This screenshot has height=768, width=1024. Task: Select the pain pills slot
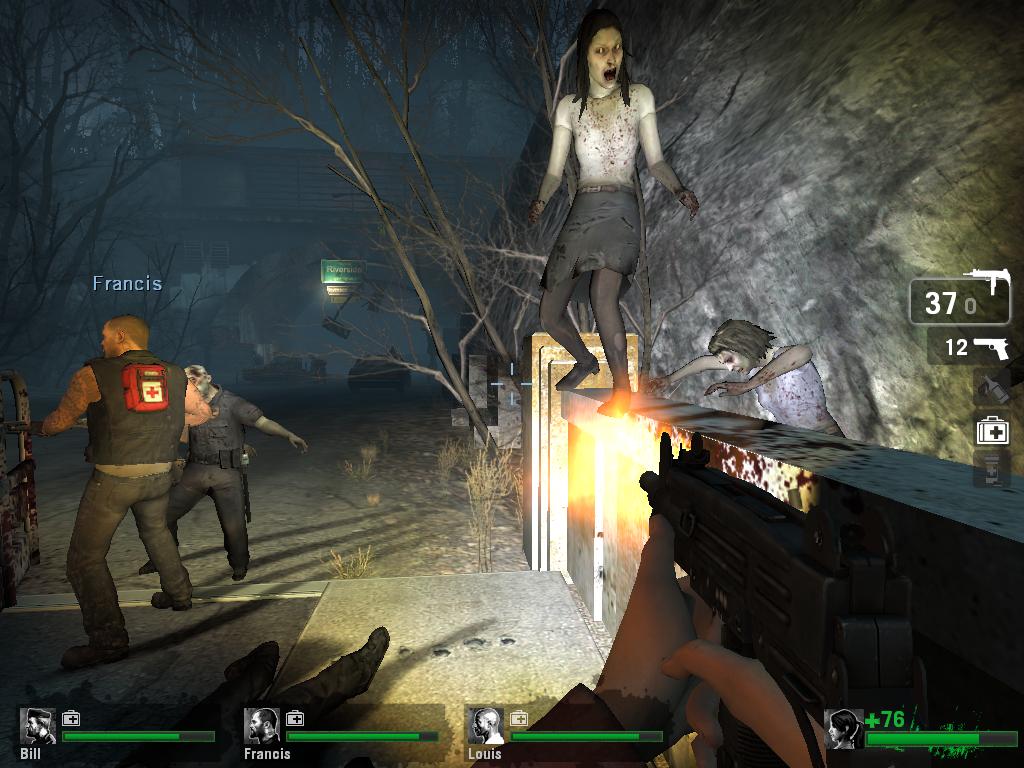coord(991,468)
